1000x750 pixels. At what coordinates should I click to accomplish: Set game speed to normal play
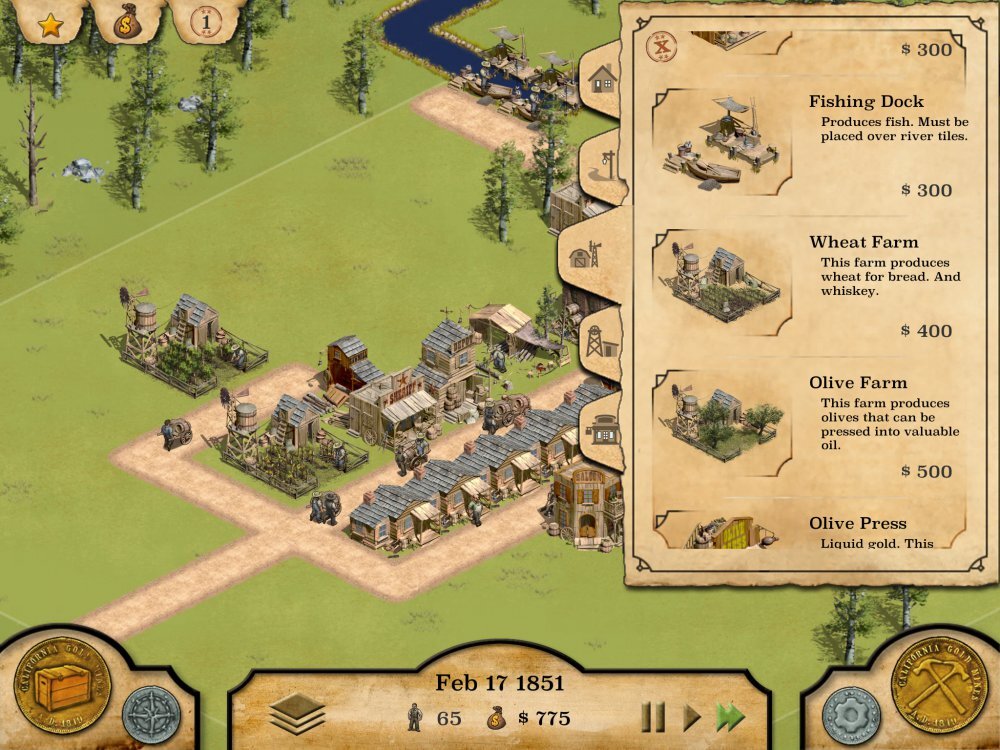pos(691,717)
